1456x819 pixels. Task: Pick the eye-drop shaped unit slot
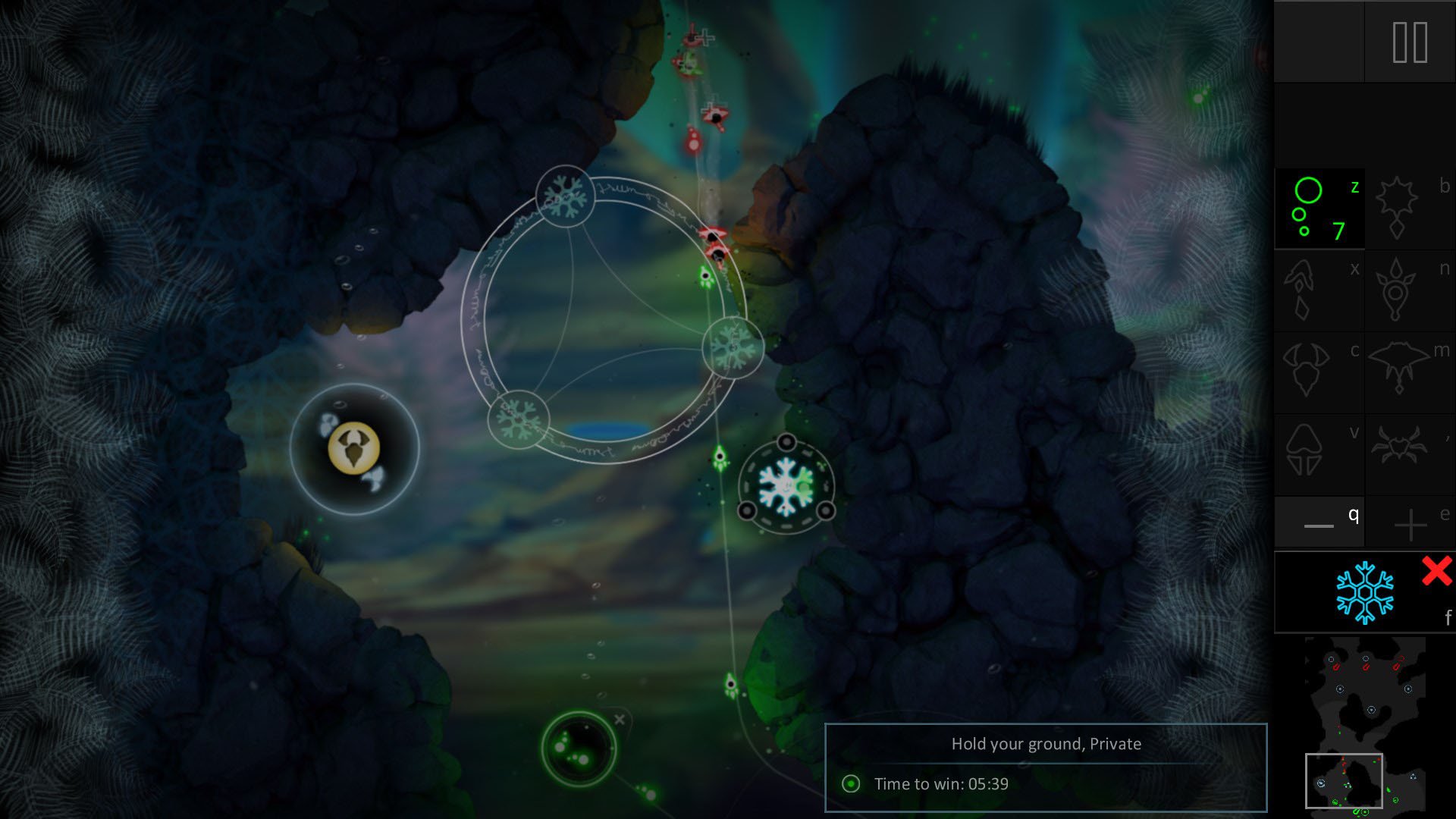1395,290
